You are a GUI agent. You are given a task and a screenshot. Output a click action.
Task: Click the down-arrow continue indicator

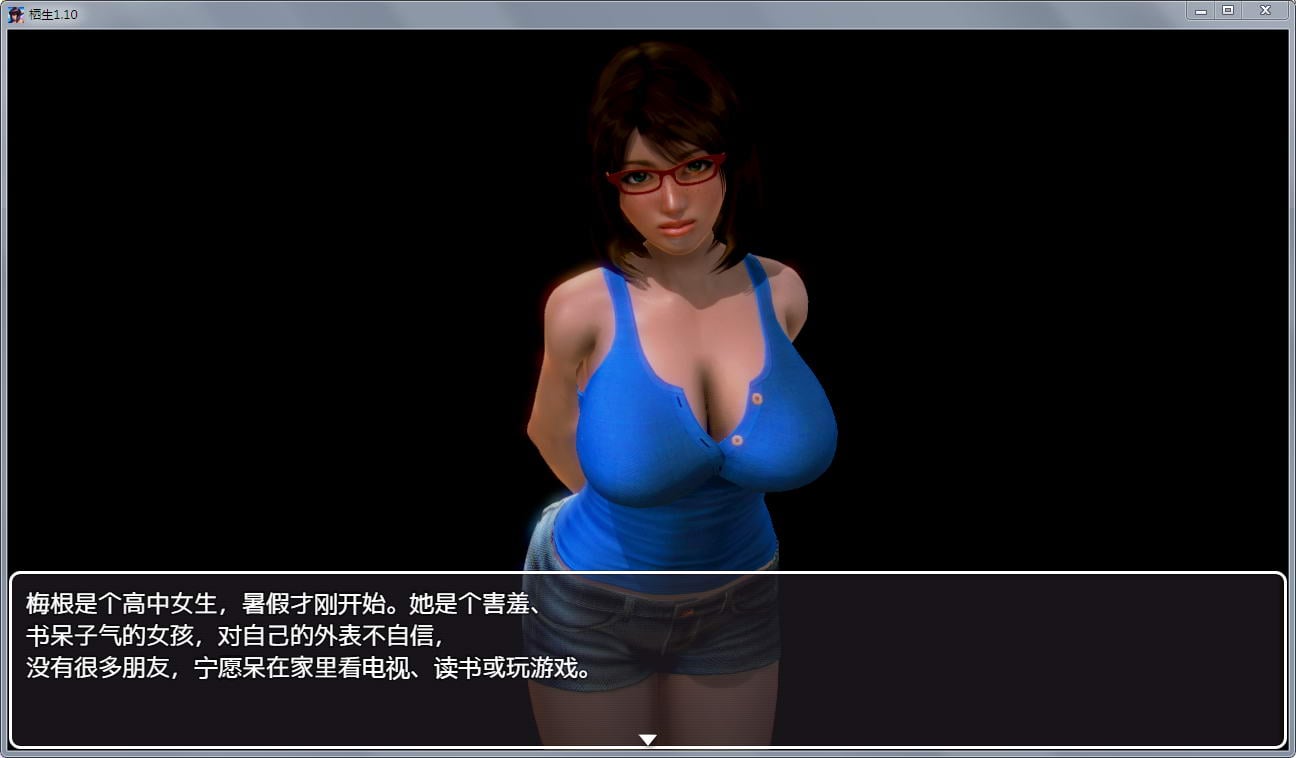click(x=648, y=738)
